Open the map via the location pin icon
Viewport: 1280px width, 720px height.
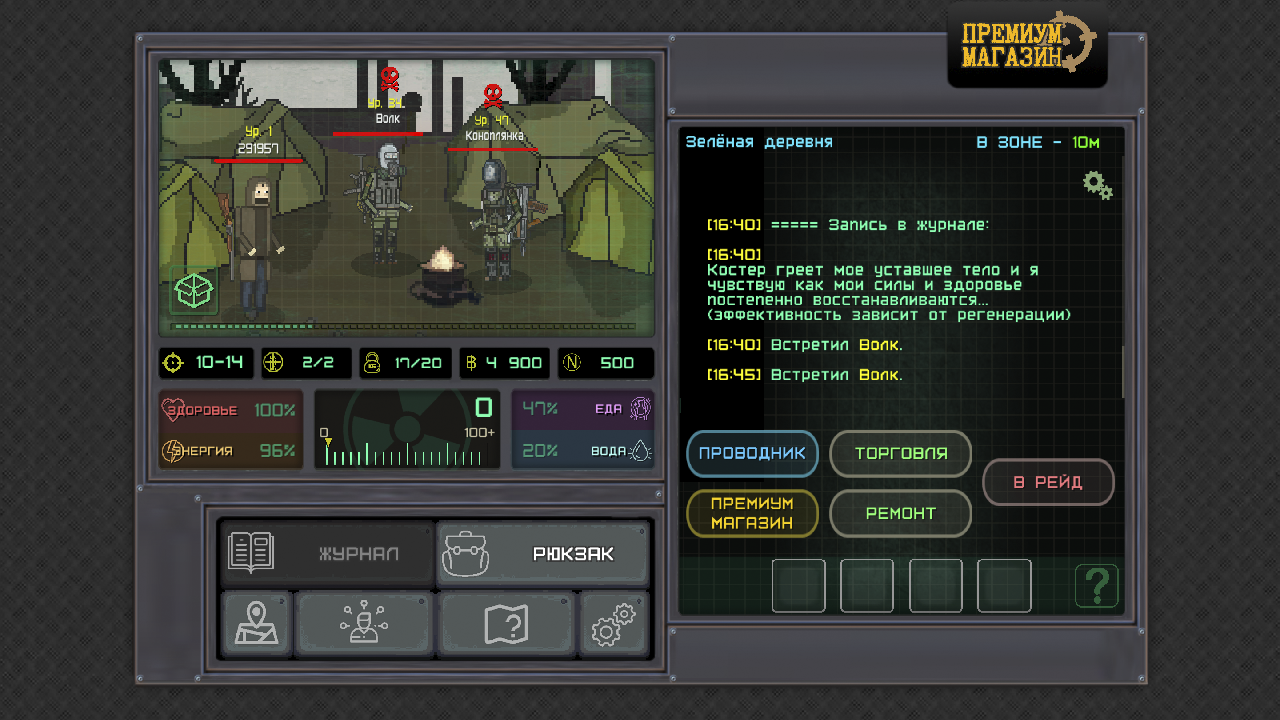pos(256,622)
